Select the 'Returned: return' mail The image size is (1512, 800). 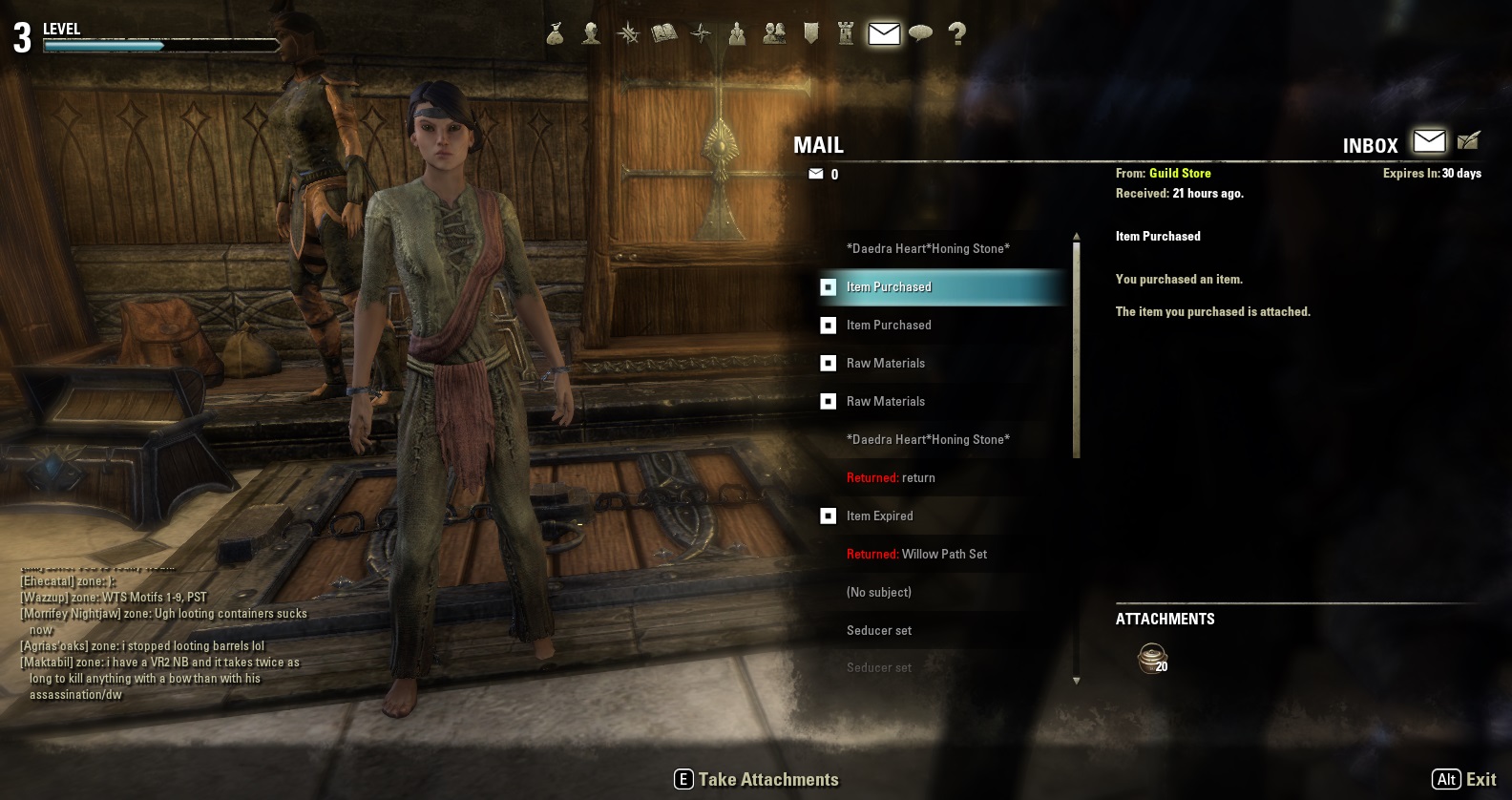[891, 477]
